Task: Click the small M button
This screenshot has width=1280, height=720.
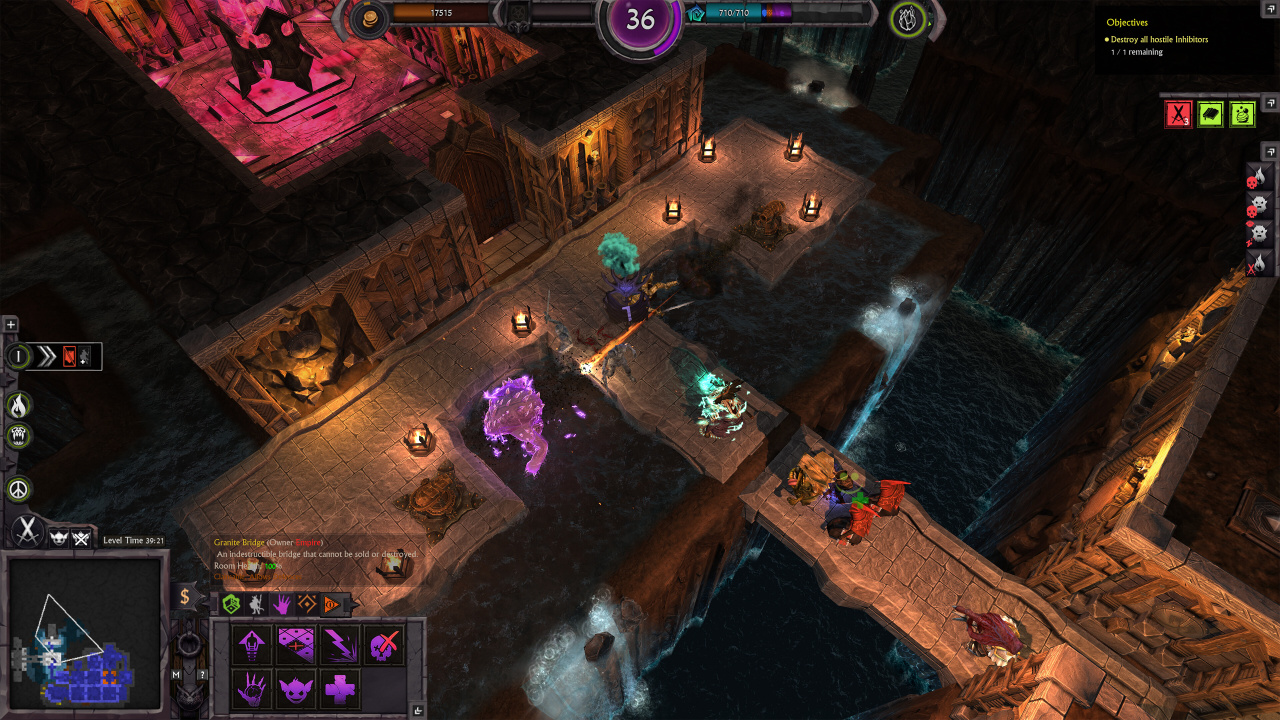Action: pyautogui.click(x=176, y=675)
